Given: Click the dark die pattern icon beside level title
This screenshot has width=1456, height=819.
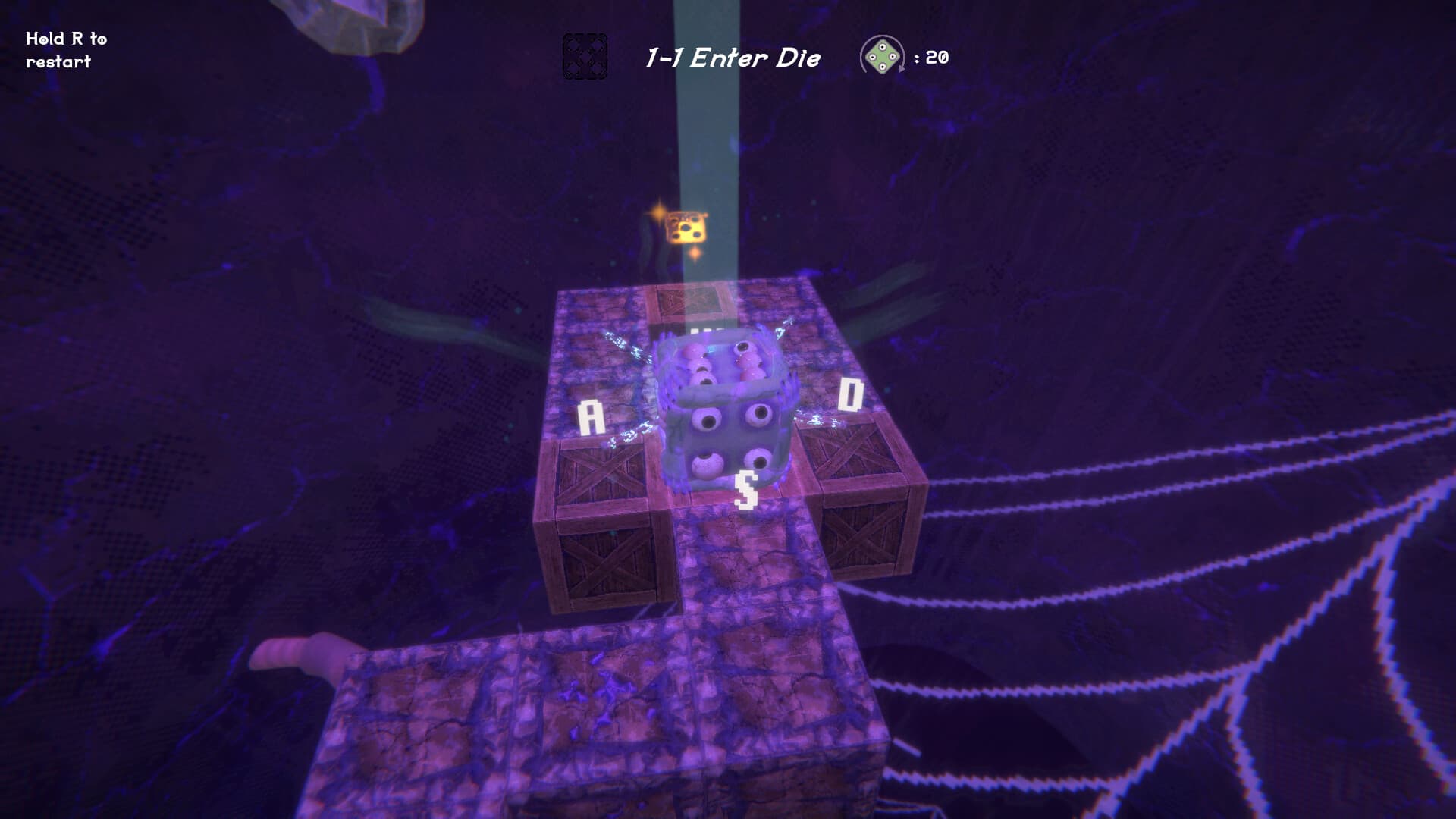Looking at the screenshot, I should click(x=584, y=56).
